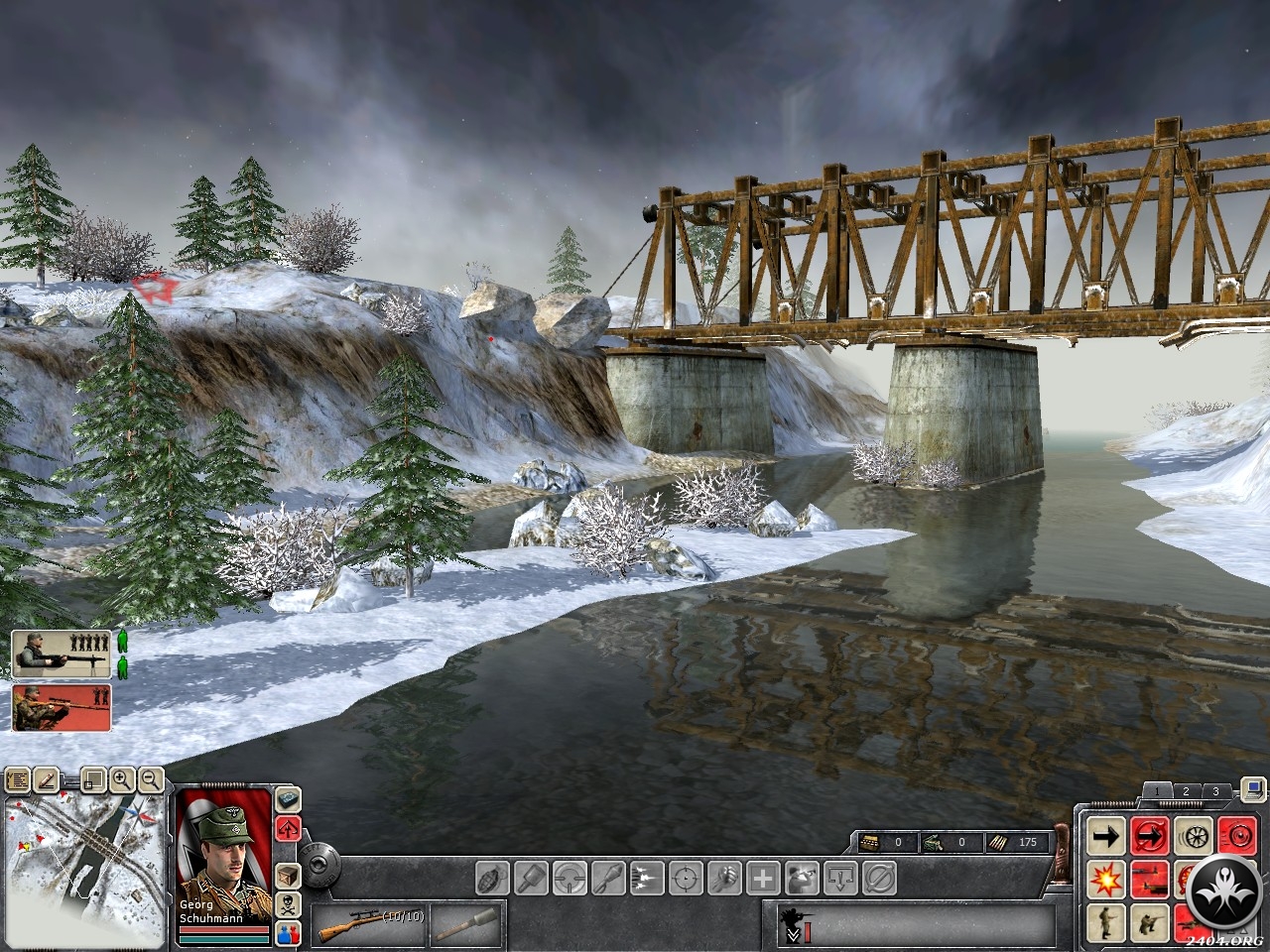The width and height of the screenshot is (1270, 952).
Task: Click the fist melee action
Action: pos(725,878)
